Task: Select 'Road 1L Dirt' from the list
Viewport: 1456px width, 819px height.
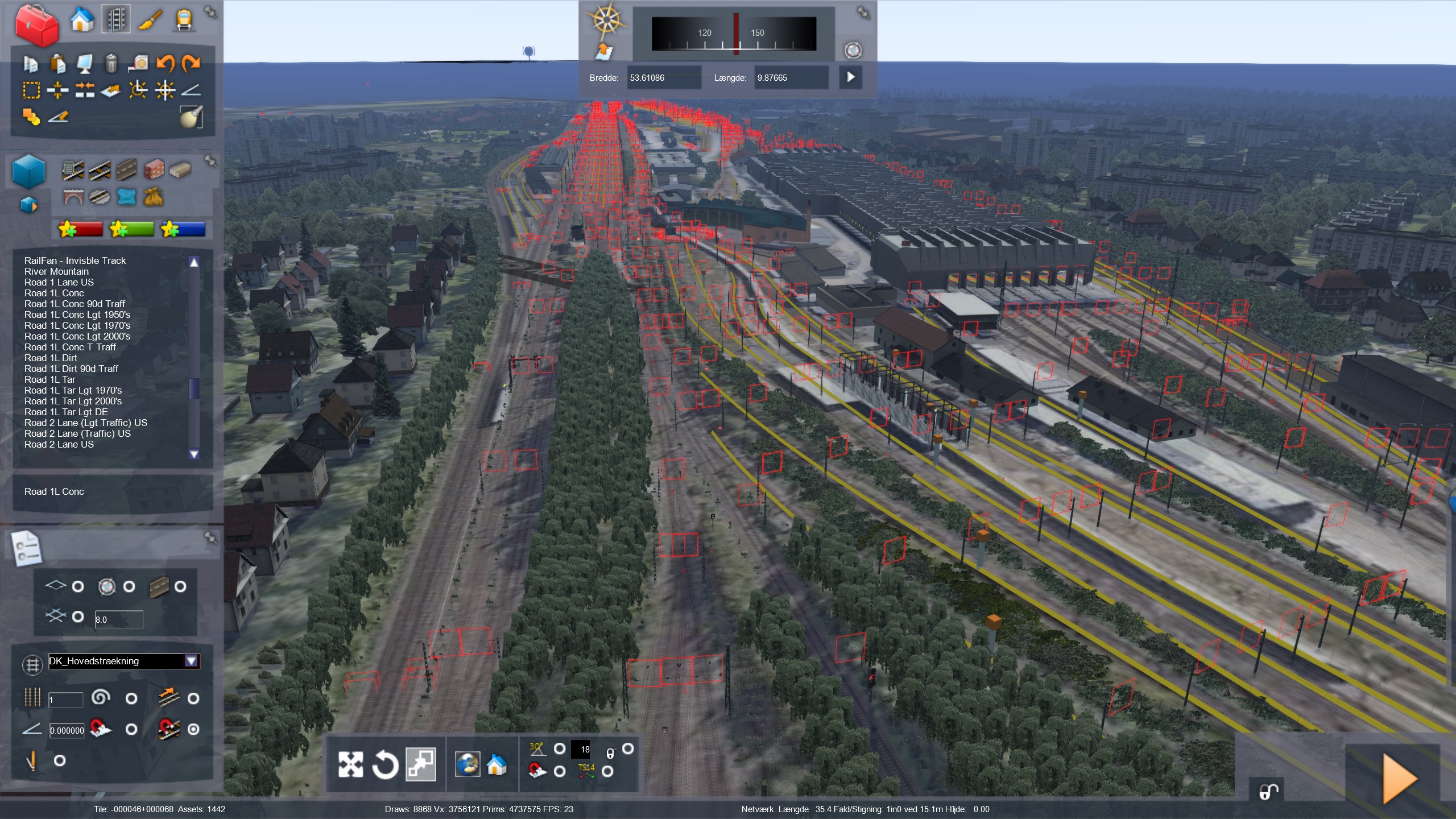Action: 51,358
